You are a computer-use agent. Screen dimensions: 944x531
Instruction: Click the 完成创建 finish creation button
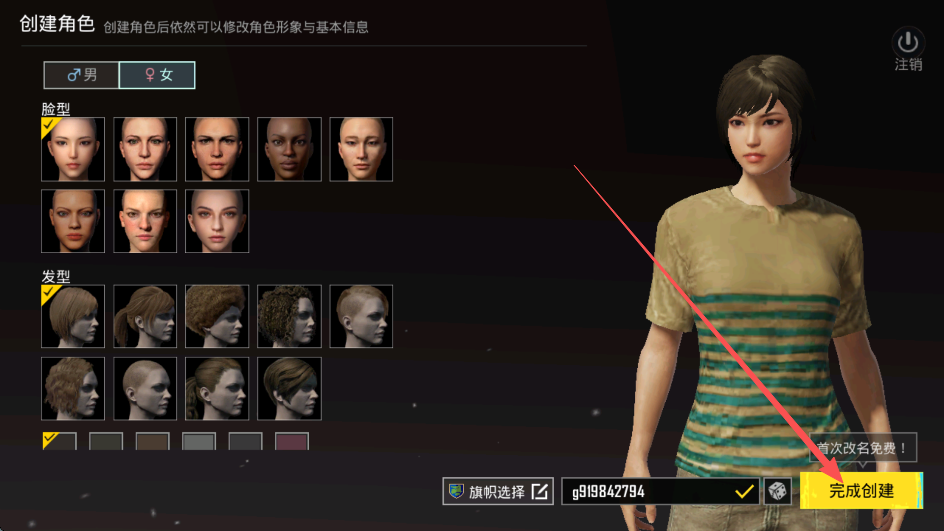tap(860, 491)
